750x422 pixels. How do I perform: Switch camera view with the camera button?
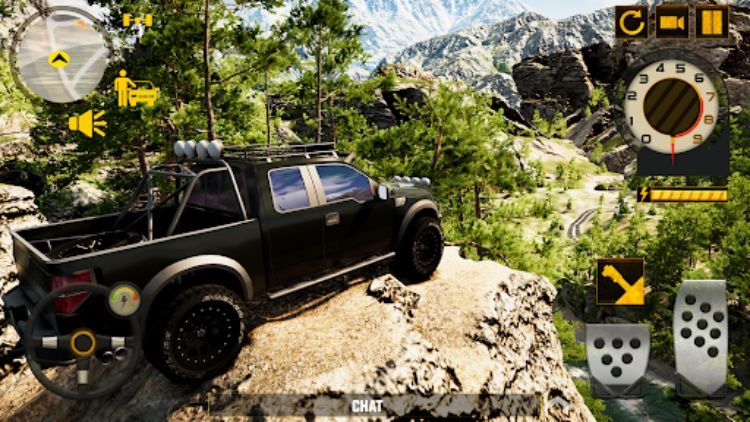pos(671,21)
